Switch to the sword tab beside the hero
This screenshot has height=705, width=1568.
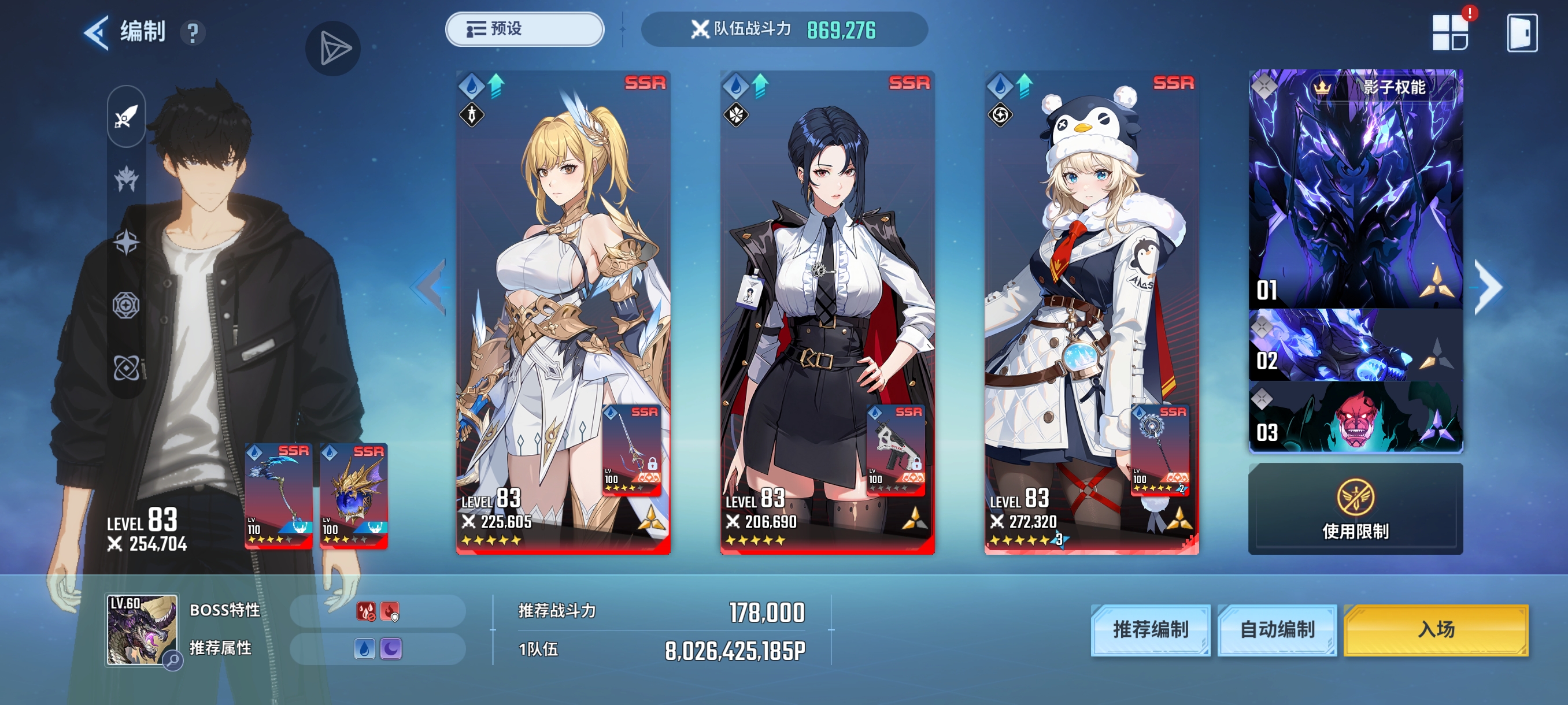coord(127,116)
